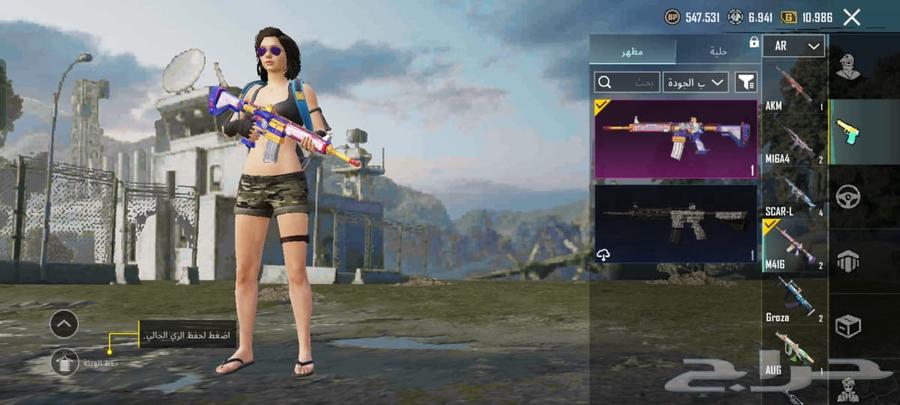Choose the M416 weapon in the list

[795, 250]
